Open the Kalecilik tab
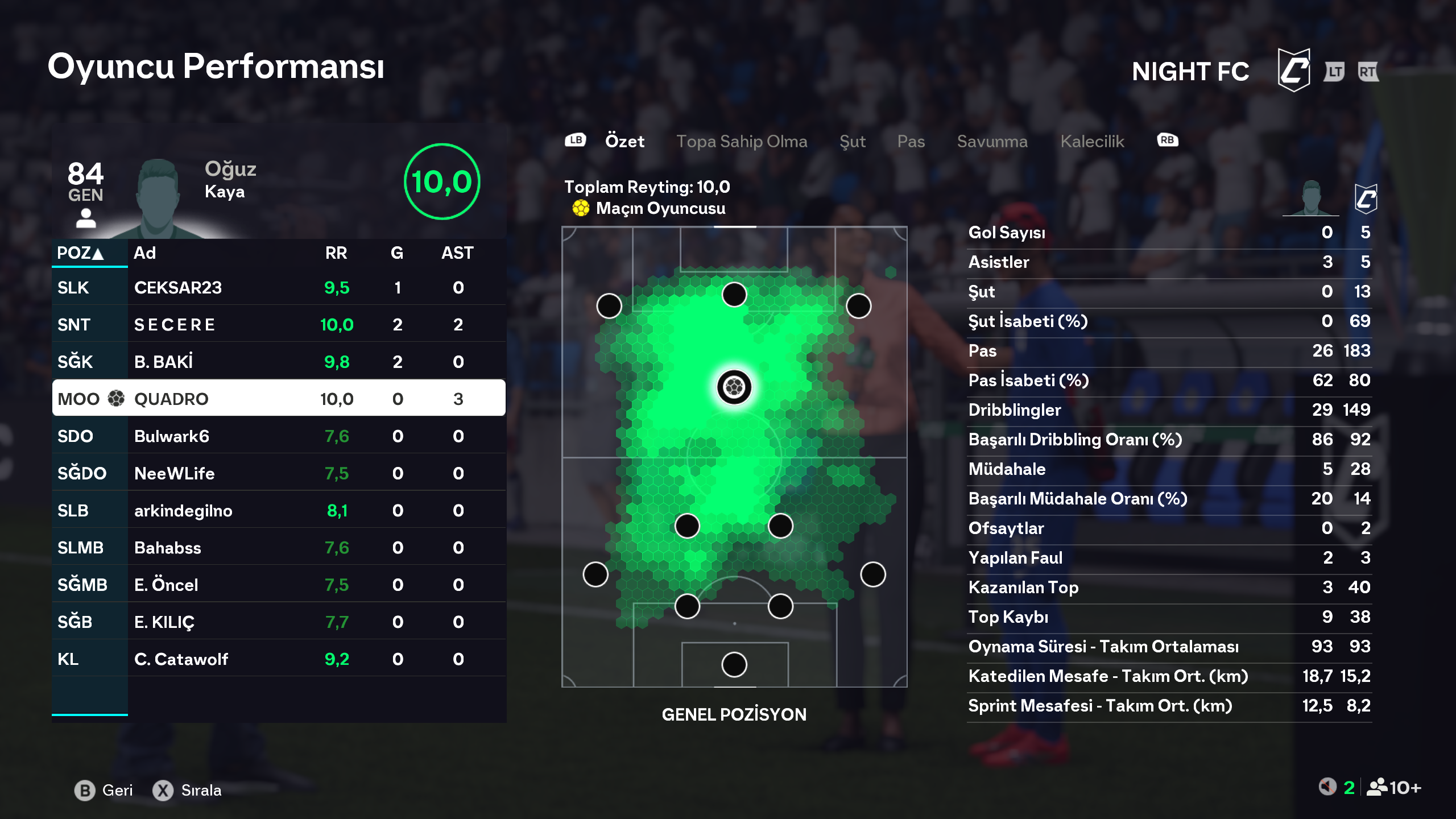This screenshot has width=1456, height=819. [x=1092, y=141]
